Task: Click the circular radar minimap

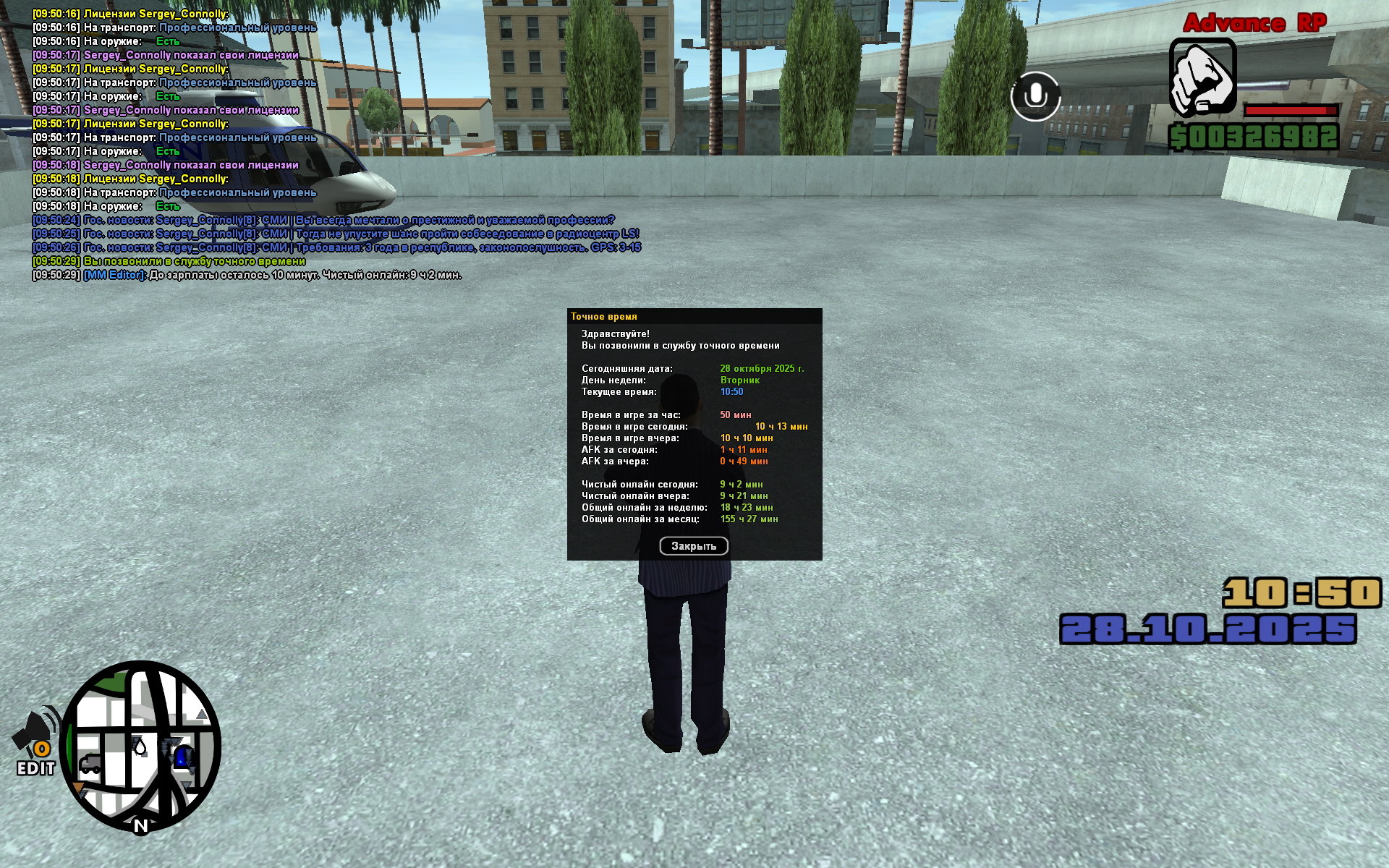Action: click(140, 745)
